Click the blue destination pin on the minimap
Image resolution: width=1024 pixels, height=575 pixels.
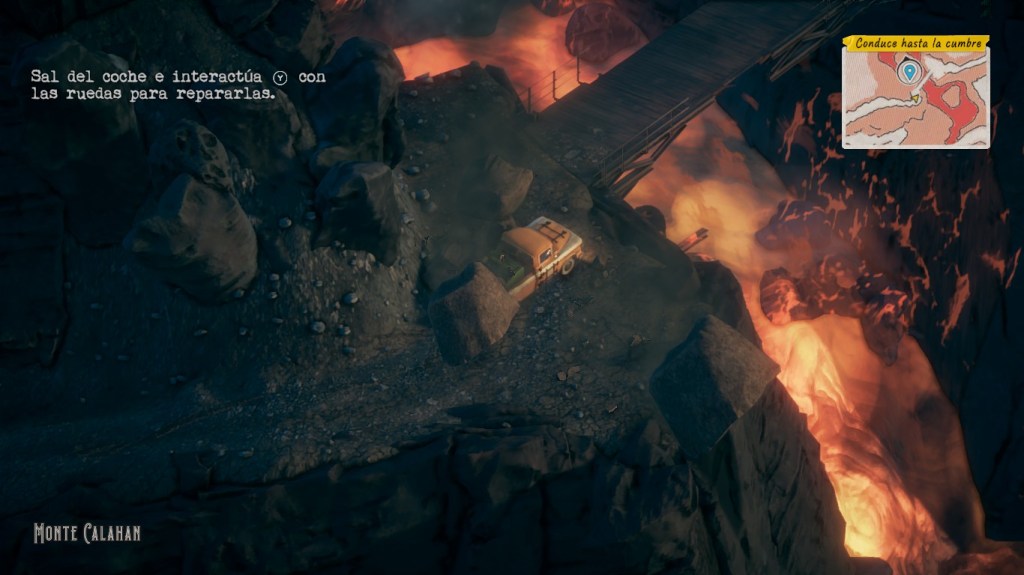[x=908, y=72]
